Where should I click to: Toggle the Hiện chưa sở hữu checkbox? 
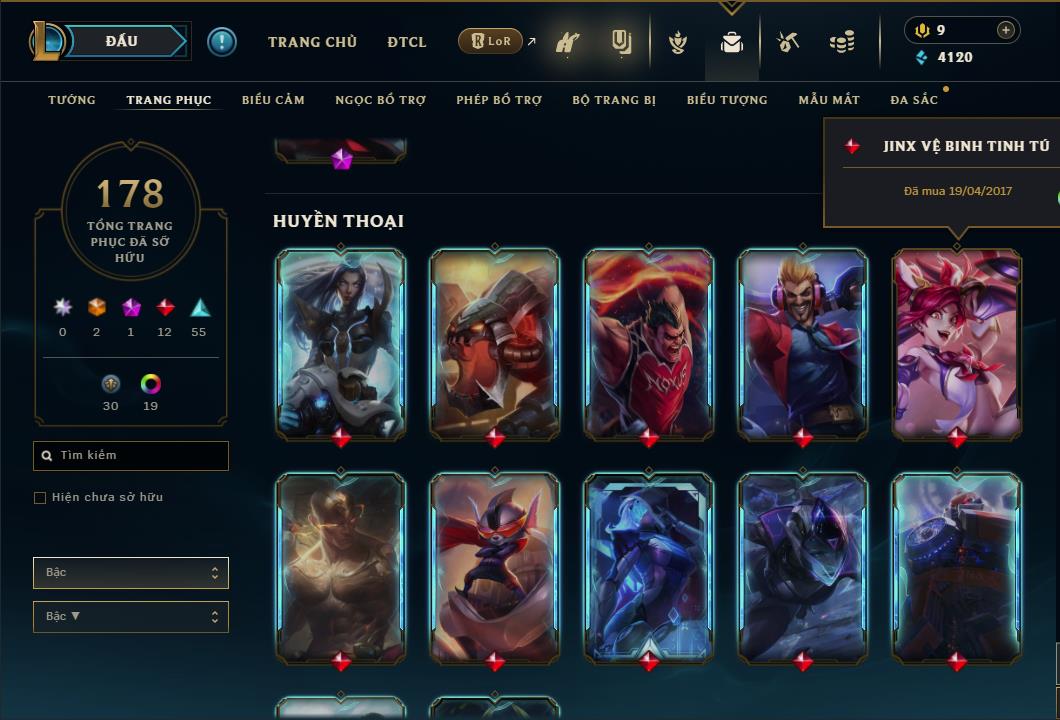pyautogui.click(x=40, y=498)
